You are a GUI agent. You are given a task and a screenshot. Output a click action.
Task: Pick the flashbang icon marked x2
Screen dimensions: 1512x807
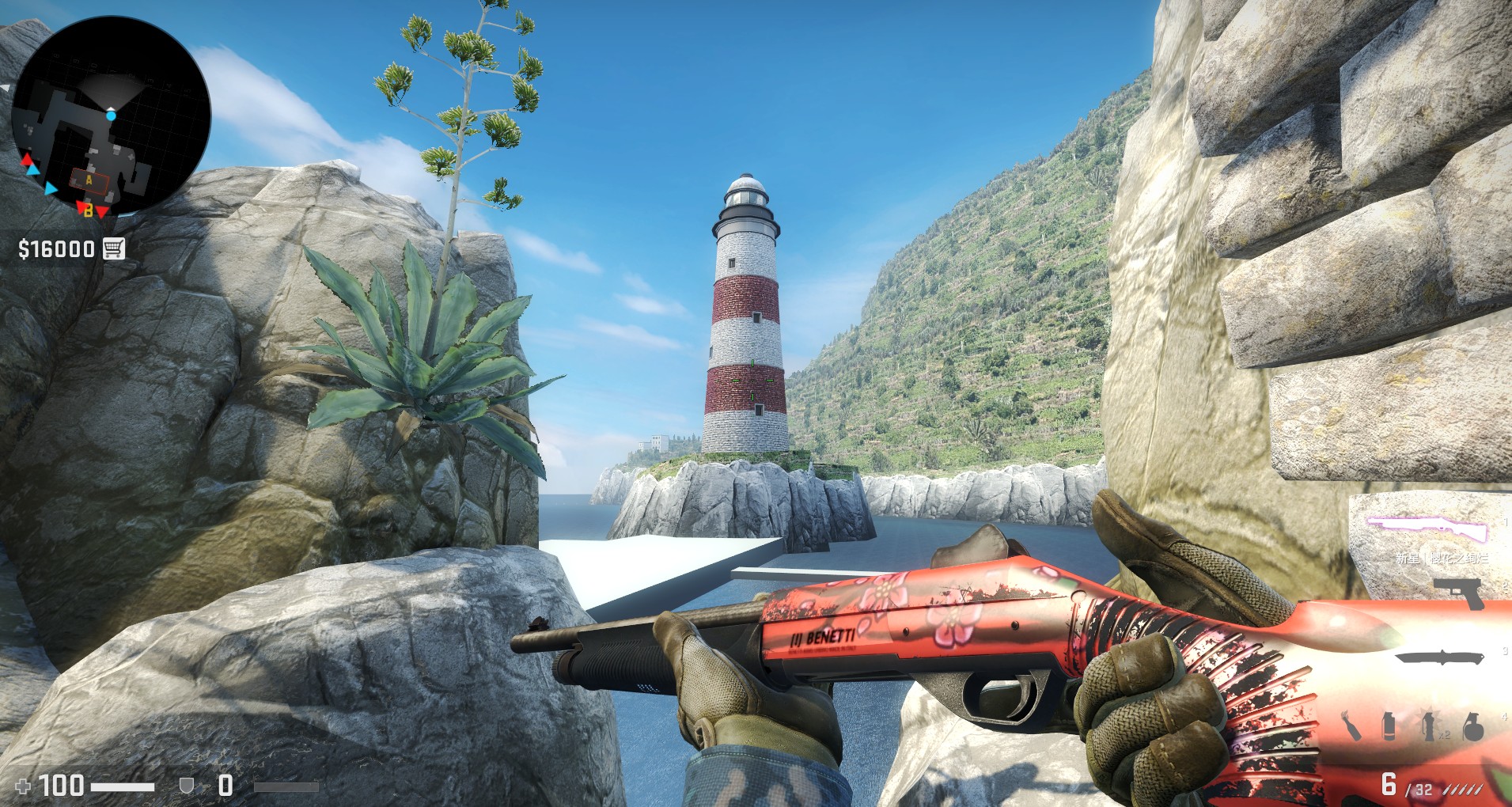1430,726
